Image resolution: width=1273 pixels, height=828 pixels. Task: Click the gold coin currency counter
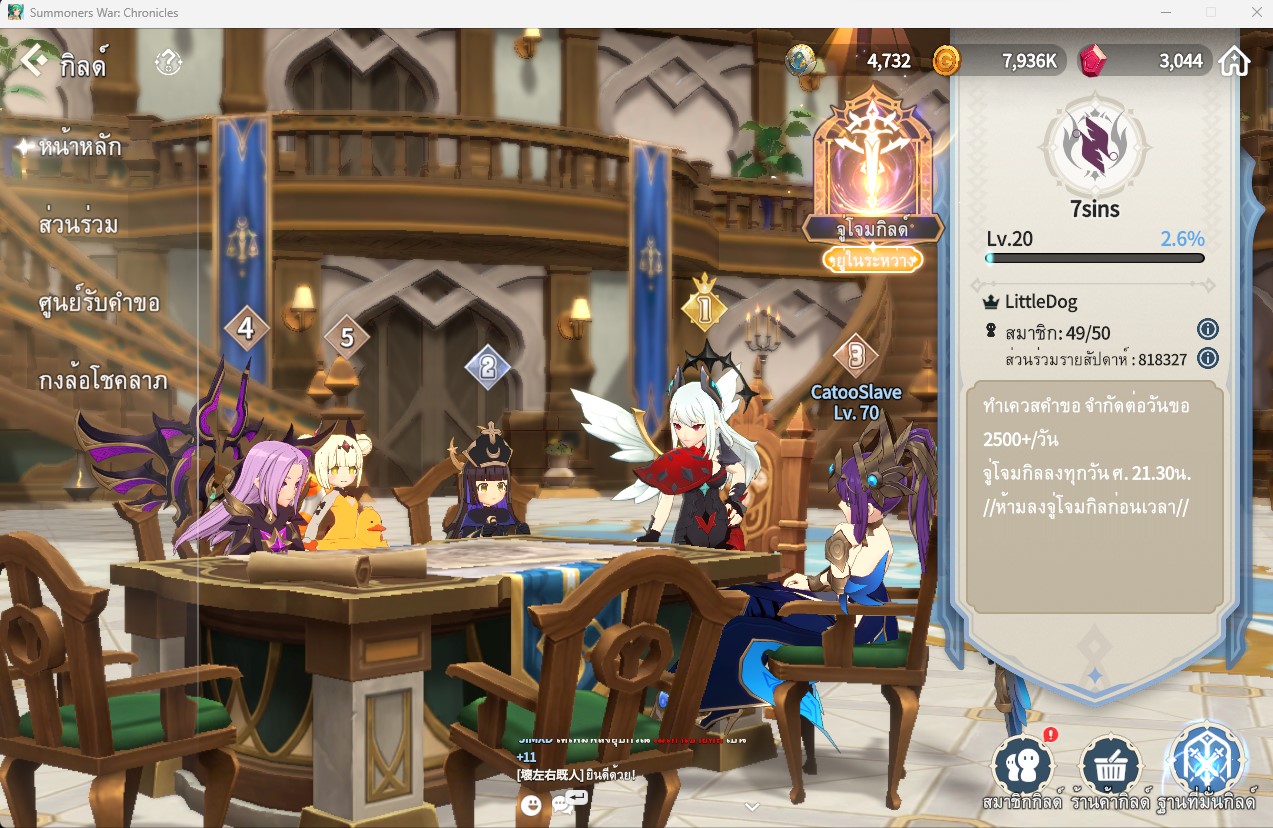[997, 61]
